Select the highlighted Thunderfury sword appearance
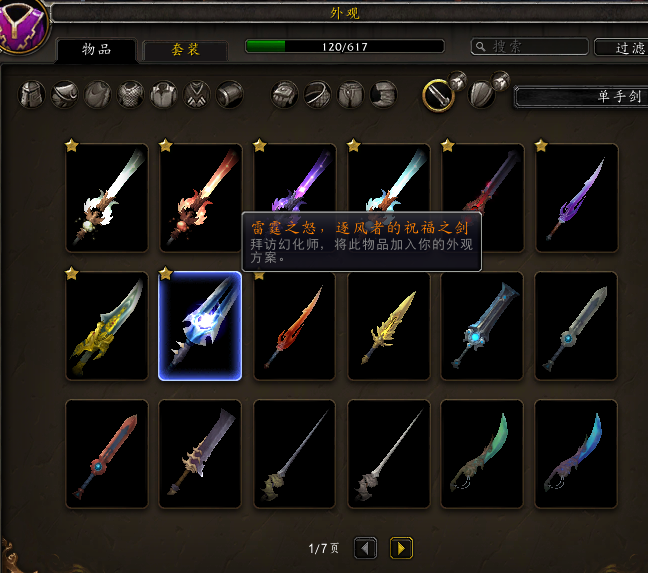 coord(200,326)
